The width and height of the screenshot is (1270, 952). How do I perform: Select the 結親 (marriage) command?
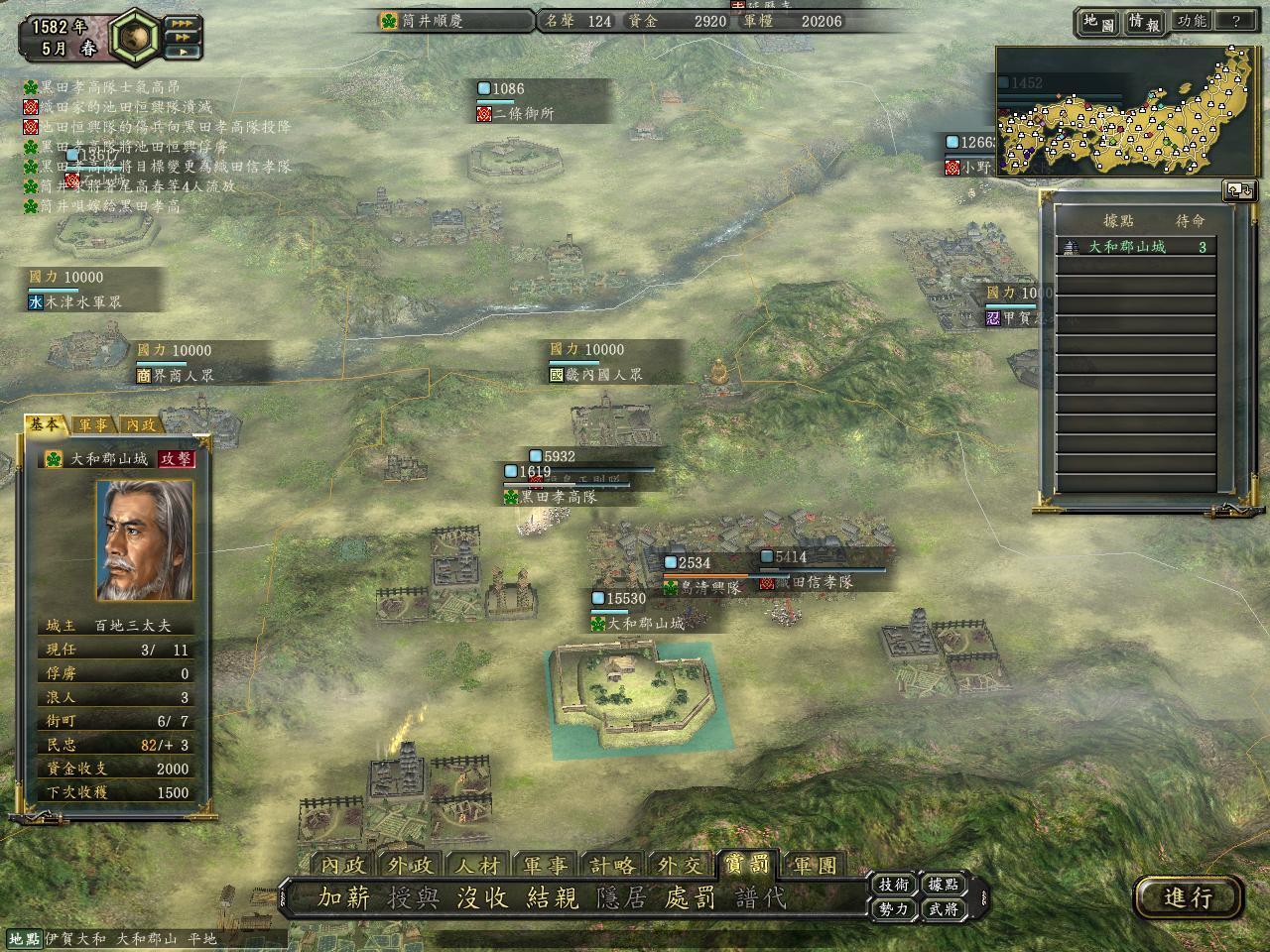coord(552,898)
